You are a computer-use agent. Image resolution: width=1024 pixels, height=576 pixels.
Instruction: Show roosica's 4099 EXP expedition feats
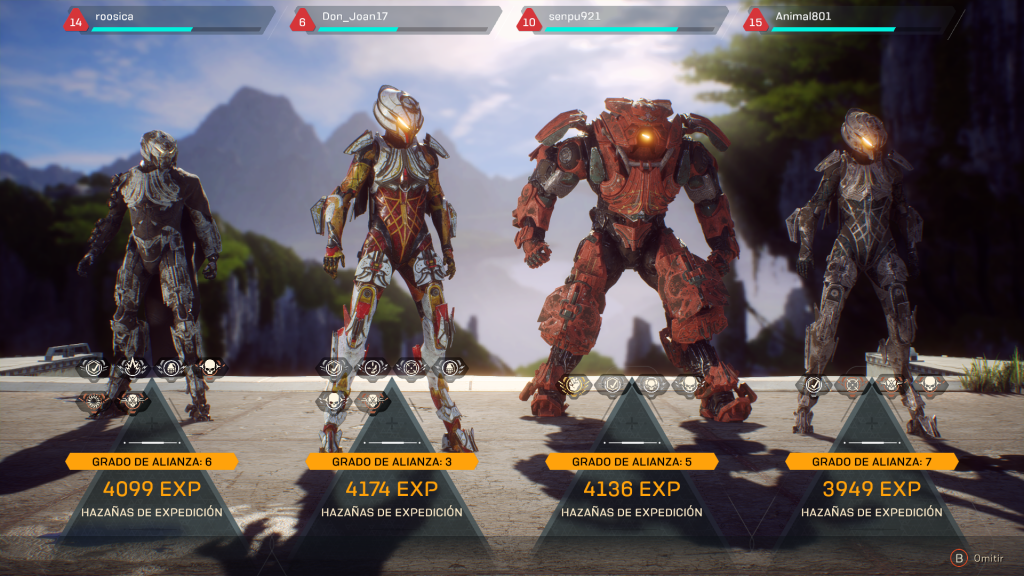(152, 490)
